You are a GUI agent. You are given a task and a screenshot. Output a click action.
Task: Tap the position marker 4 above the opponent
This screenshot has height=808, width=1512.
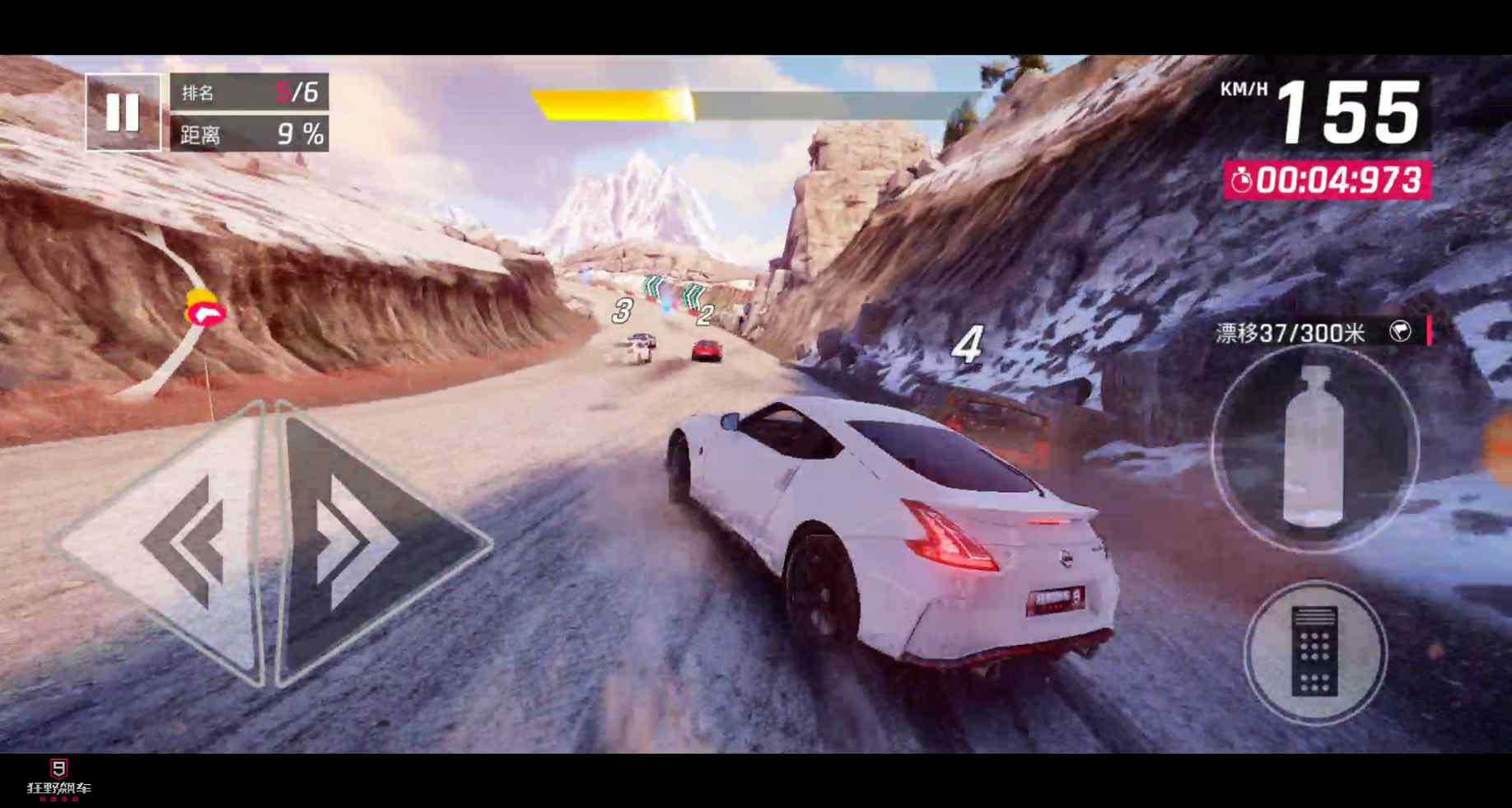pos(970,344)
